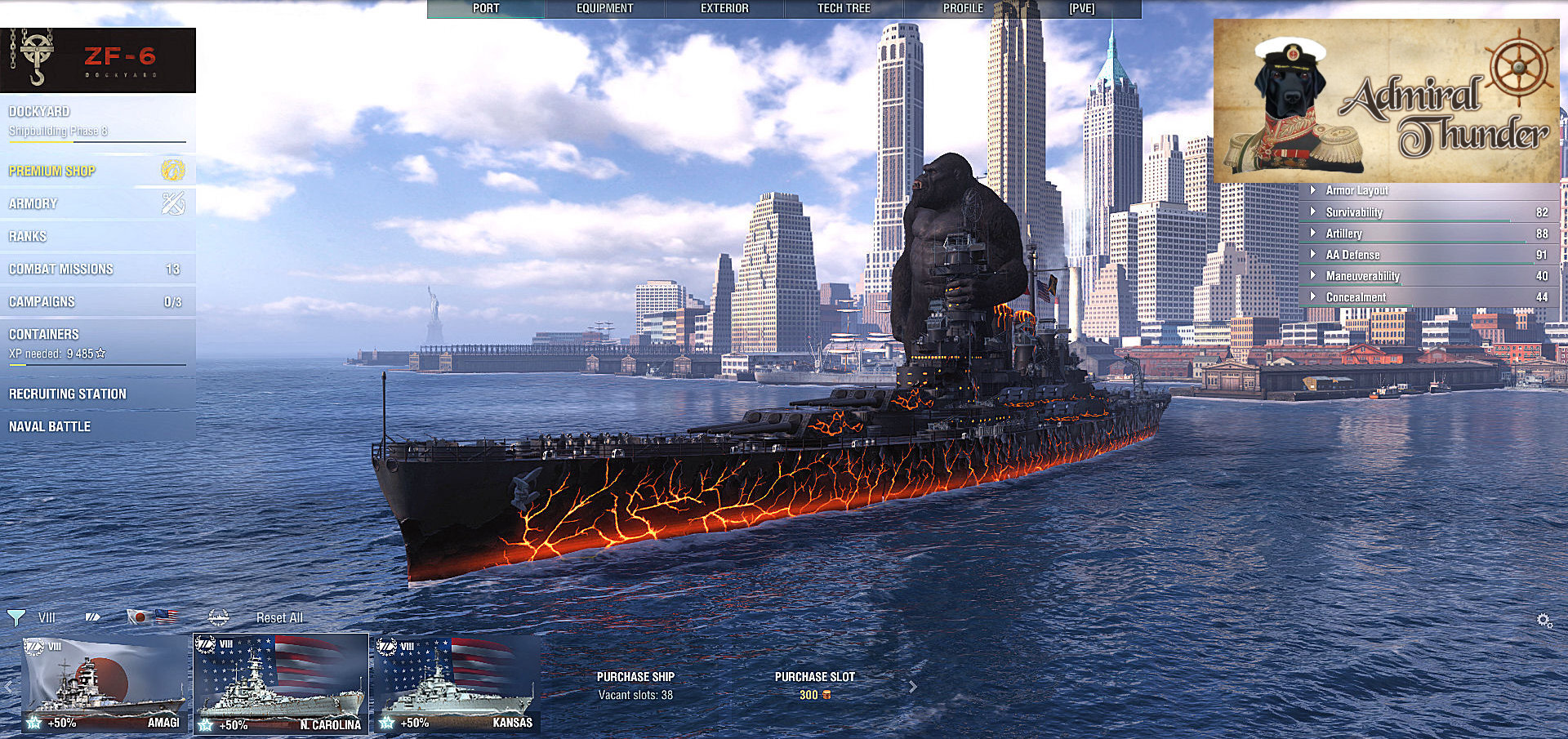Reset all carousel filters
The width and height of the screenshot is (1568, 739).
(279, 617)
